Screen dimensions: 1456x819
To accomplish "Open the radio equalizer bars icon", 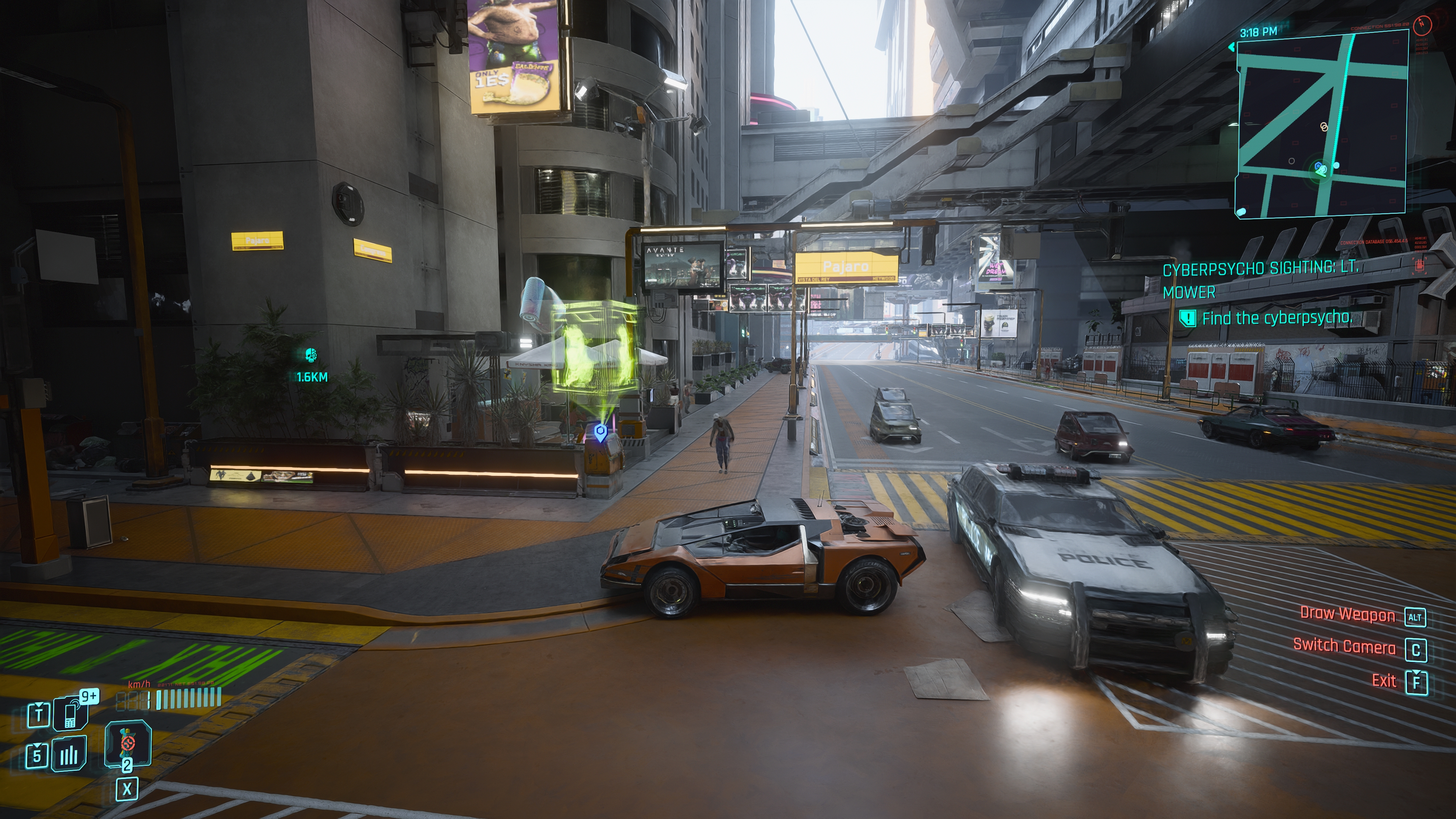I will pos(69,754).
